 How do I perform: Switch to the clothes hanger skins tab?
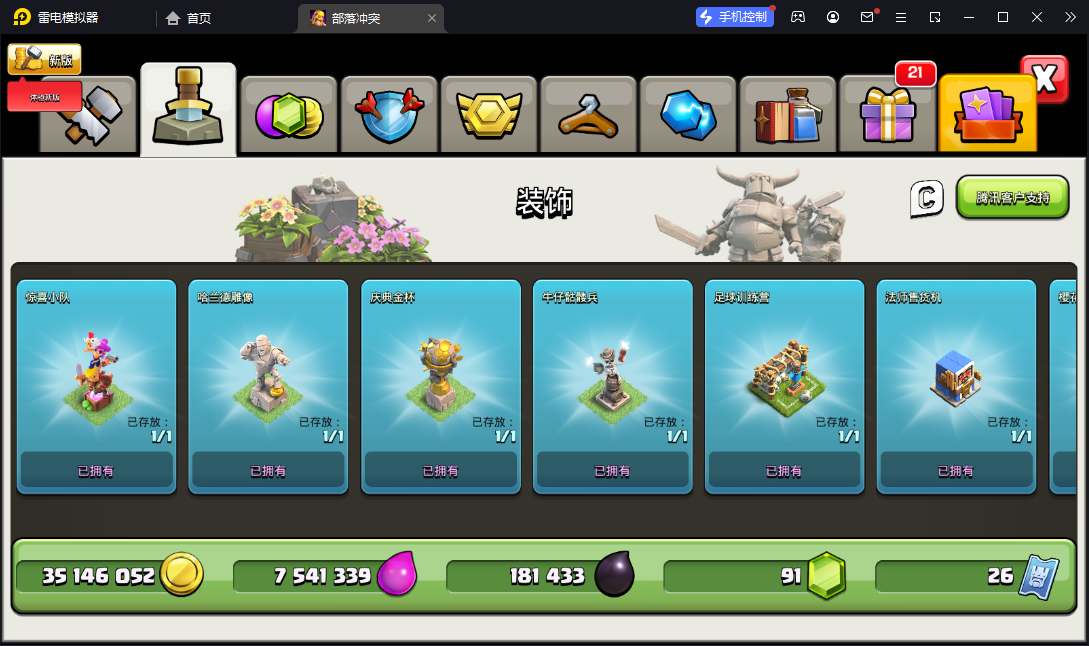click(x=589, y=115)
